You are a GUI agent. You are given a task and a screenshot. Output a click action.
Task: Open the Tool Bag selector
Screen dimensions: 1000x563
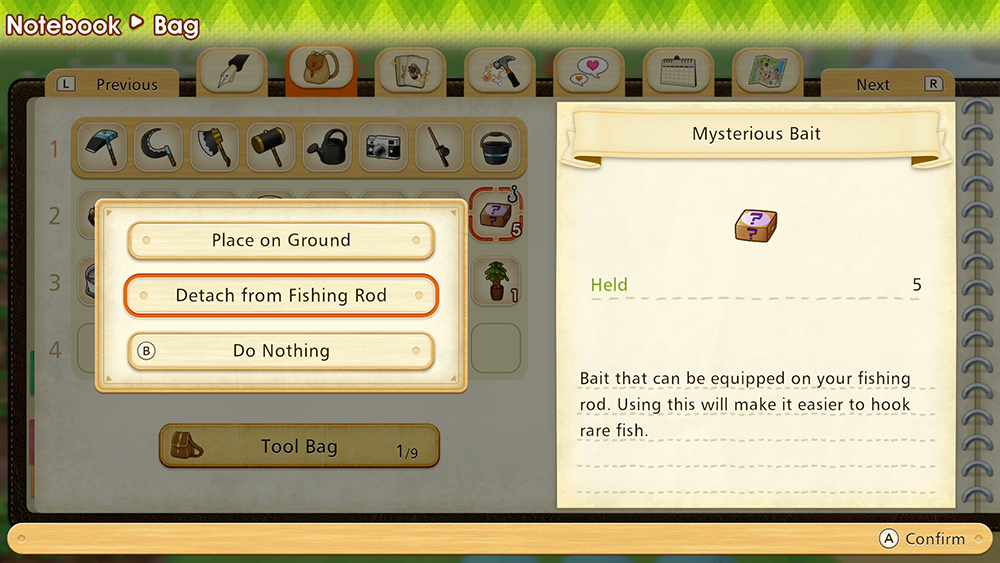299,446
